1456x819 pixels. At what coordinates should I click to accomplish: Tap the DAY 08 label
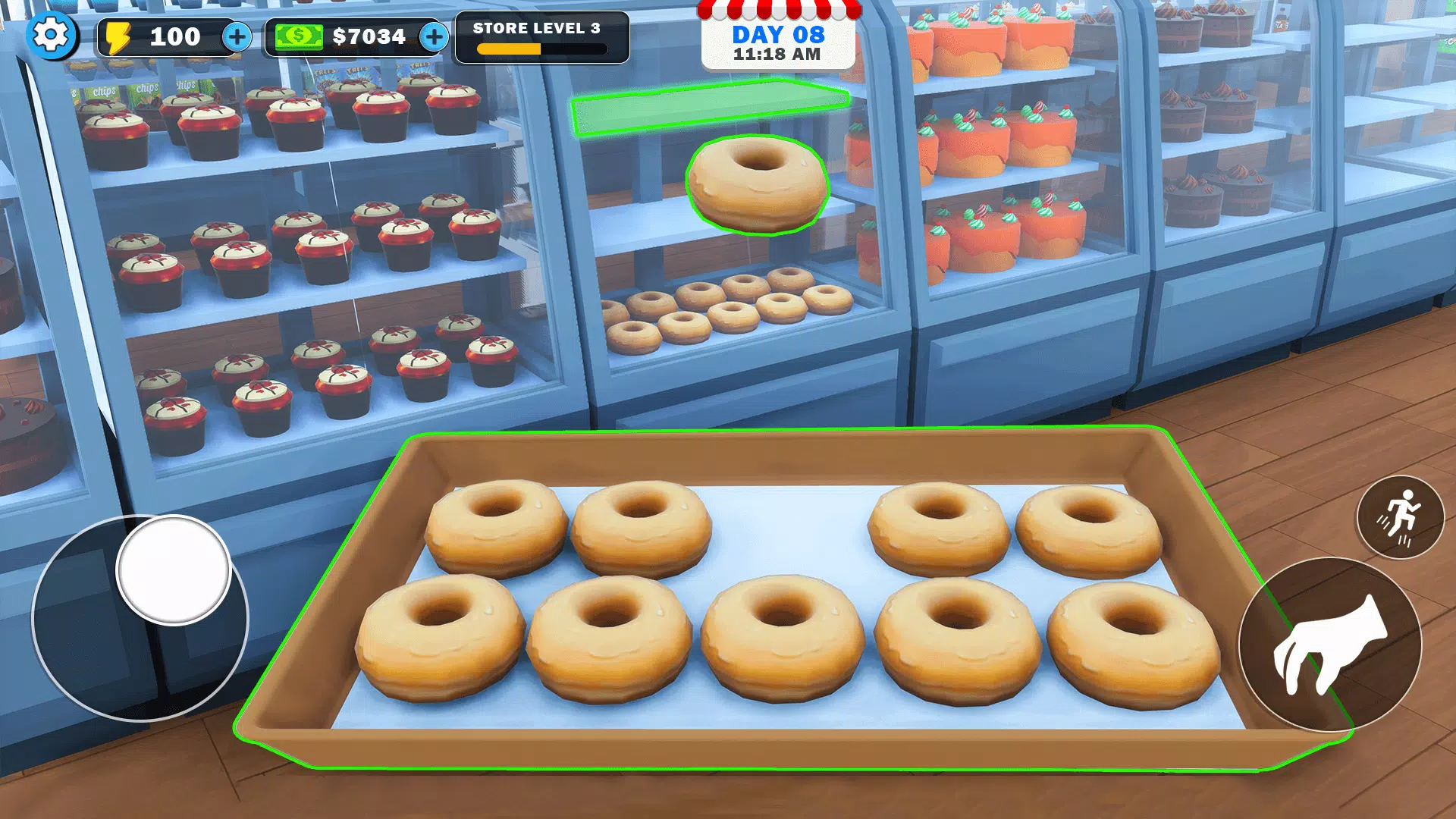(x=777, y=33)
